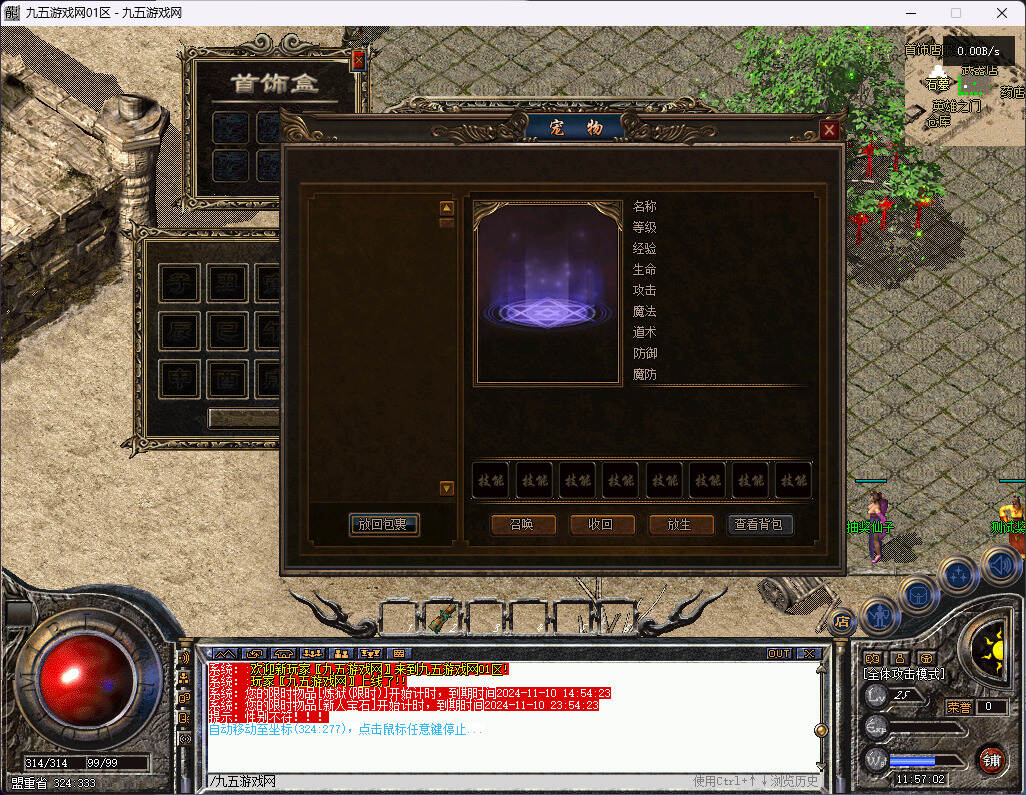The width and height of the screenshot is (1026, 795).
Task: Click the 放回包裹 return-to-bag button
Action: 384,524
